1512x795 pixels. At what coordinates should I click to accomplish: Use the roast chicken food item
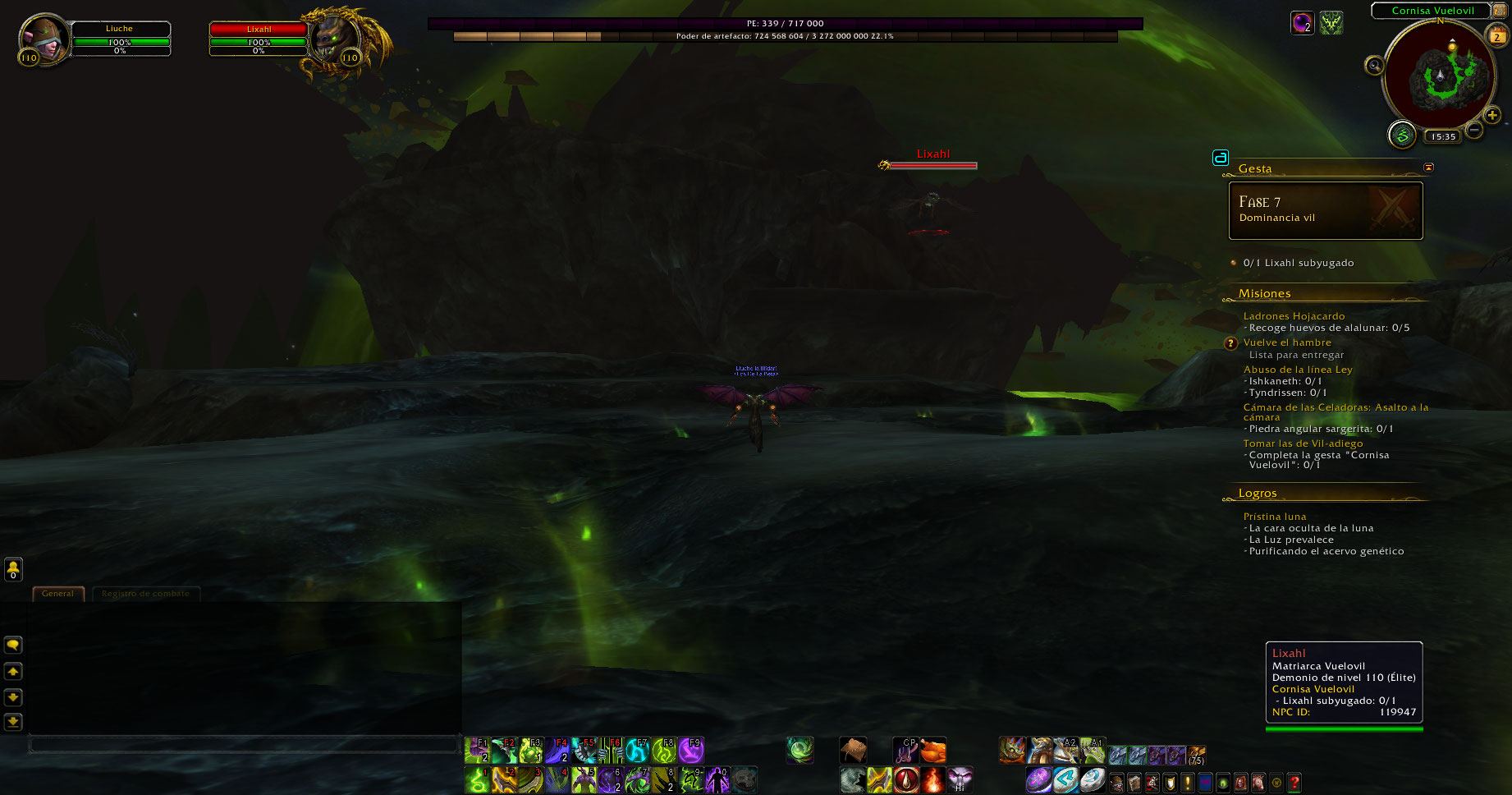tap(933, 751)
